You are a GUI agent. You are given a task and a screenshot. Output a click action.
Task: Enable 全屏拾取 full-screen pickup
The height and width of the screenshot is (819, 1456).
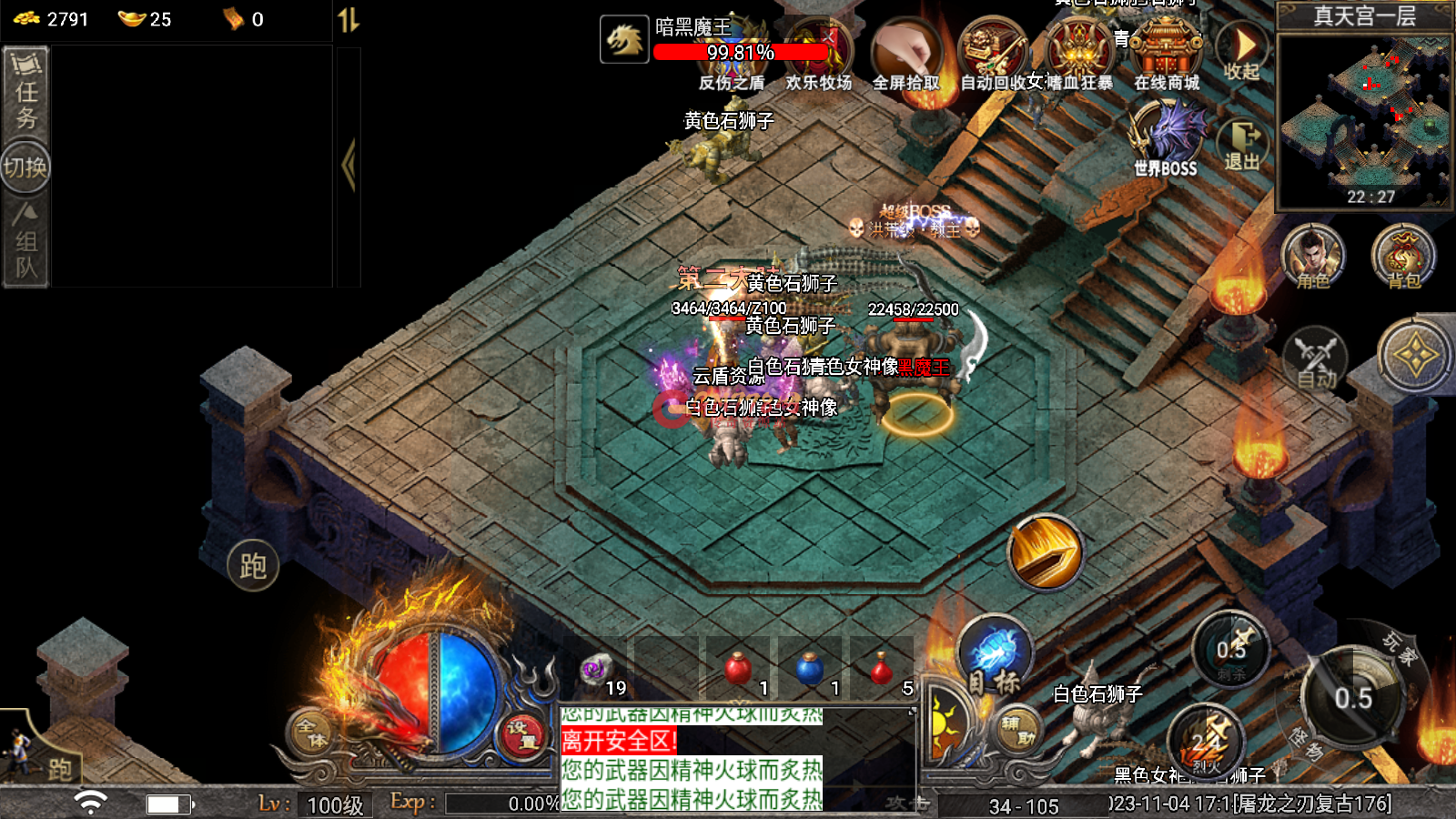(905, 56)
